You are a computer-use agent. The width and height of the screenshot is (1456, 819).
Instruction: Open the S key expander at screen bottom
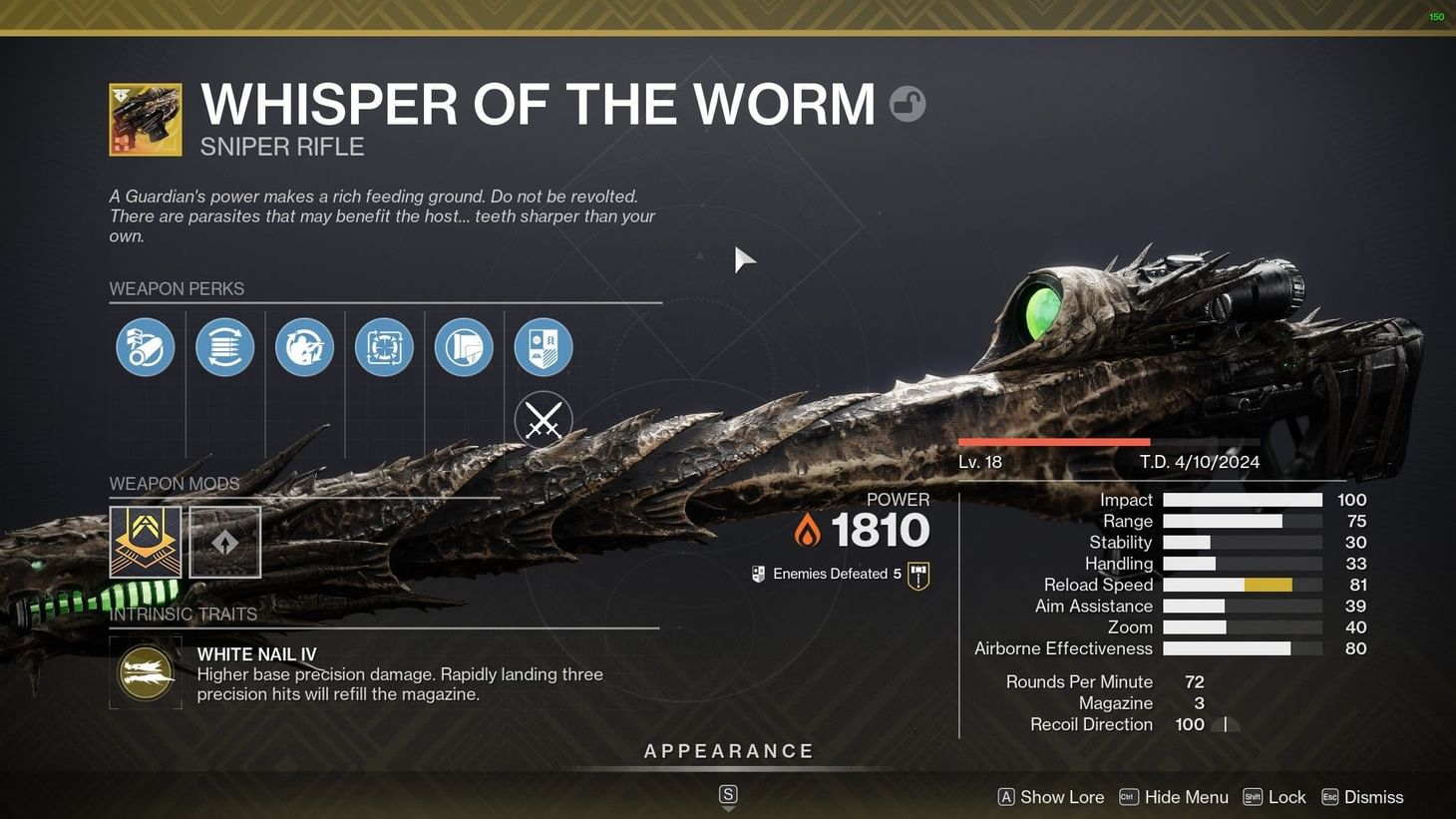pyautogui.click(x=728, y=795)
